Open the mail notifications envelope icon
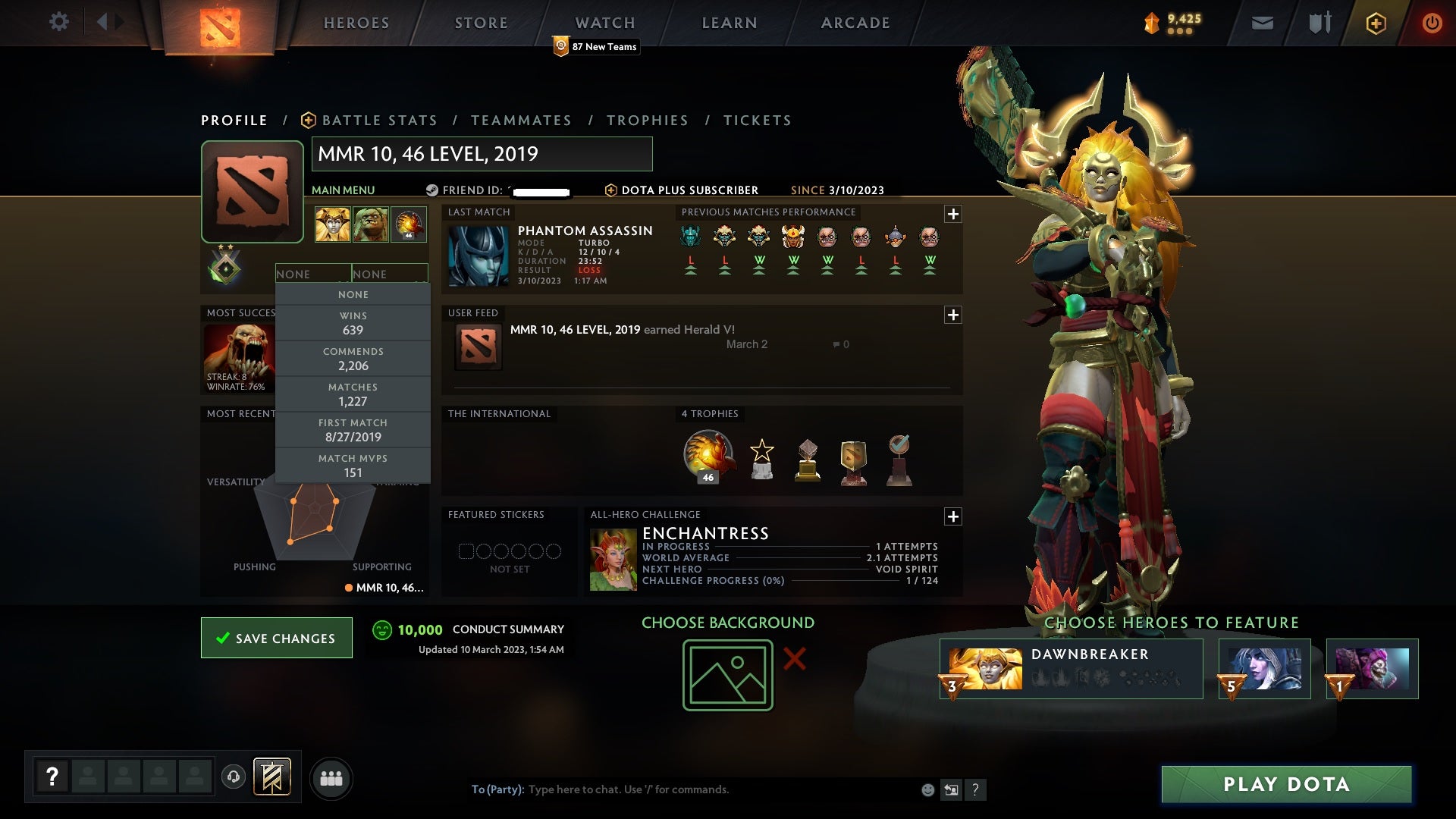The height and width of the screenshot is (819, 1456). (x=1261, y=23)
